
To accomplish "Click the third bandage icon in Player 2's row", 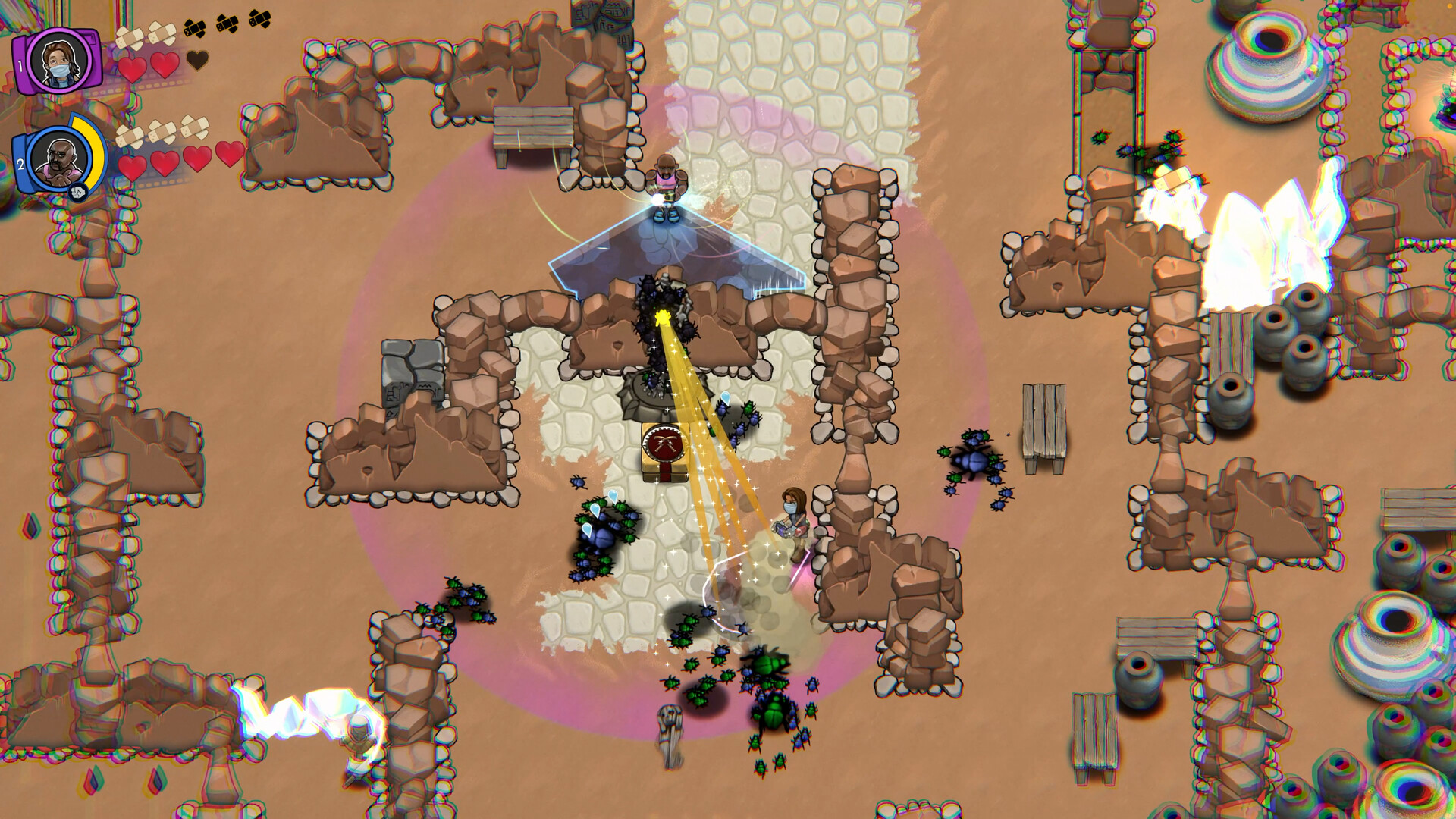I will click(193, 127).
